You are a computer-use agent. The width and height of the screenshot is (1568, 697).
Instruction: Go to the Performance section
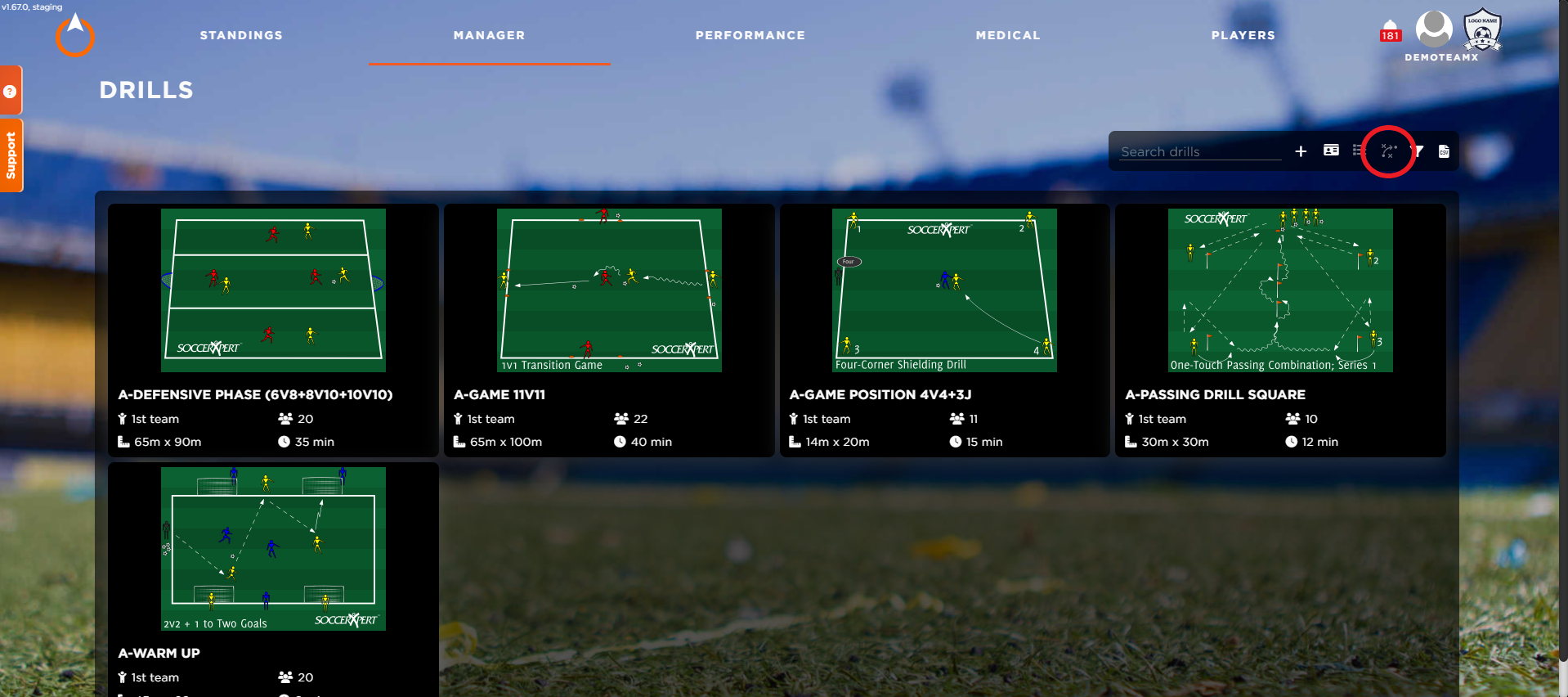pos(750,35)
